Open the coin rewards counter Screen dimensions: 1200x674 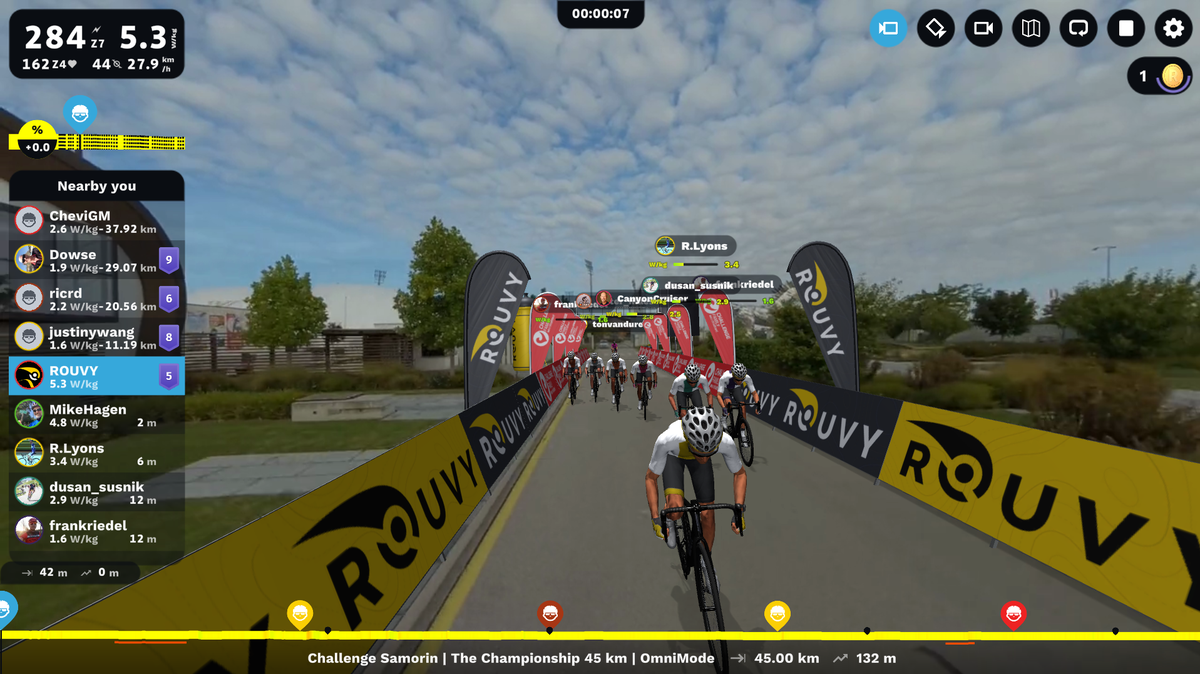coord(1159,76)
